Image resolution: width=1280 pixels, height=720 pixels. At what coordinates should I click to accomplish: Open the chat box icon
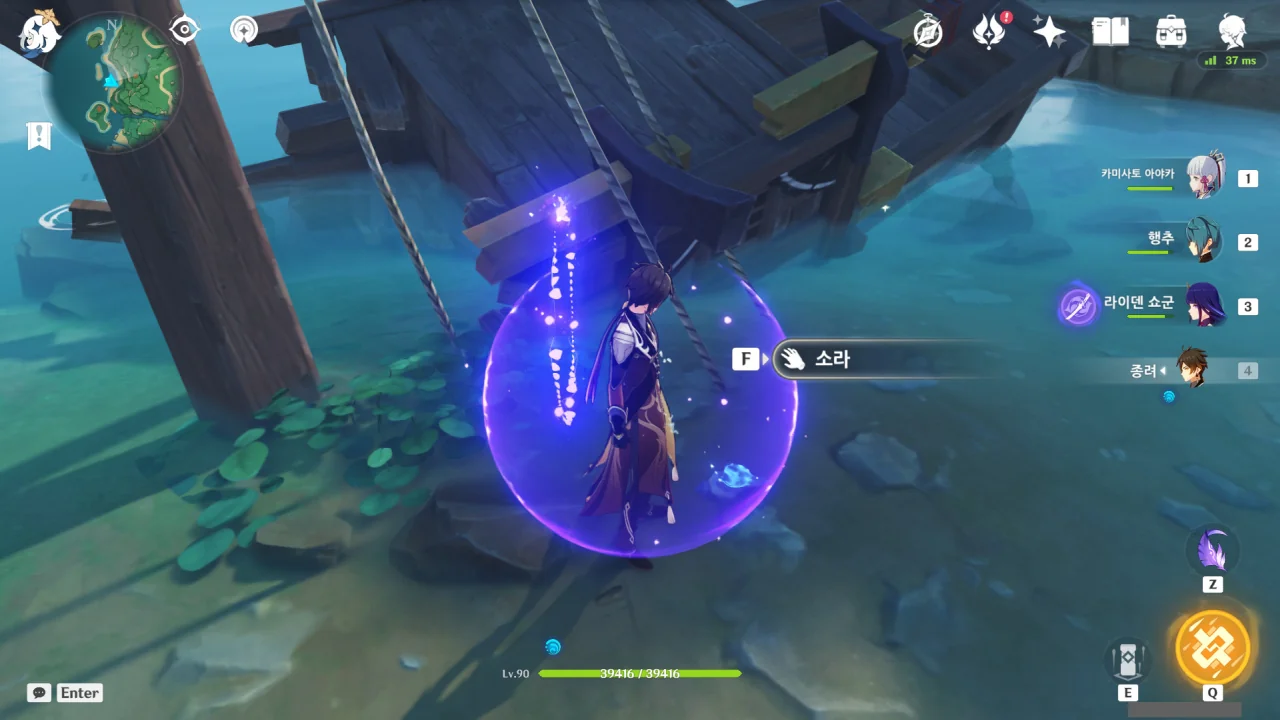39,693
